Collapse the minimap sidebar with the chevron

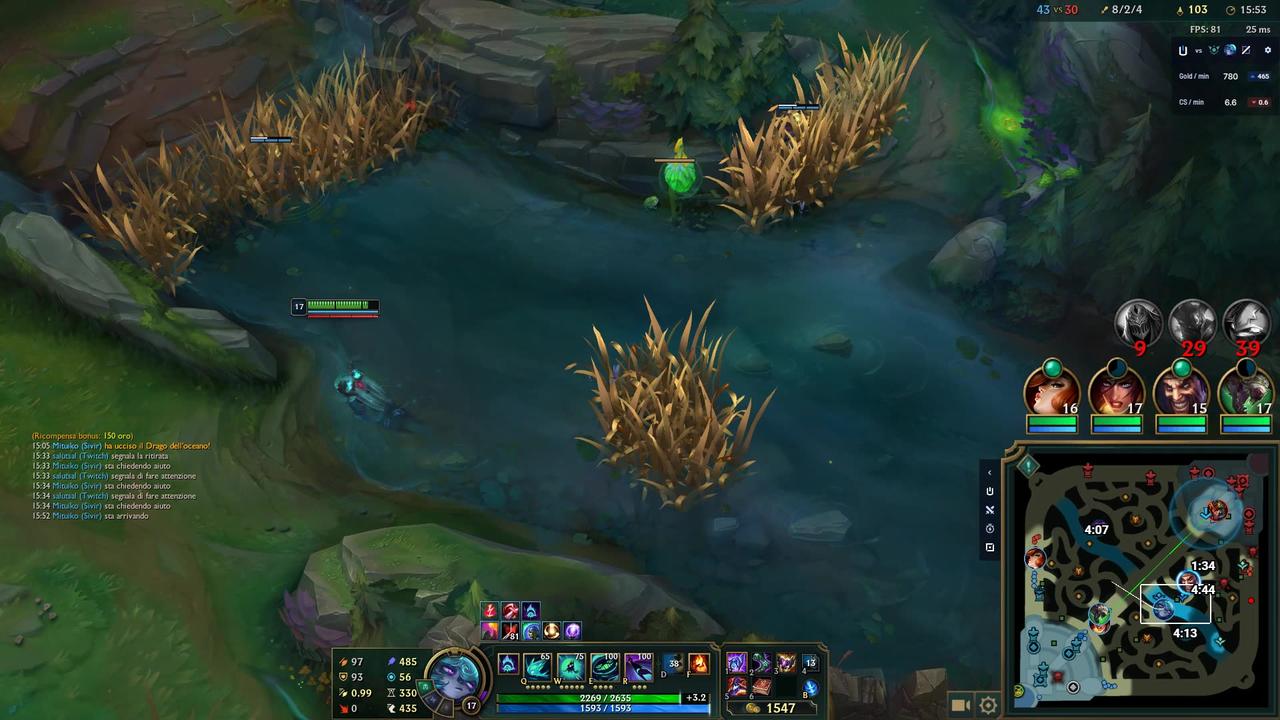point(989,471)
